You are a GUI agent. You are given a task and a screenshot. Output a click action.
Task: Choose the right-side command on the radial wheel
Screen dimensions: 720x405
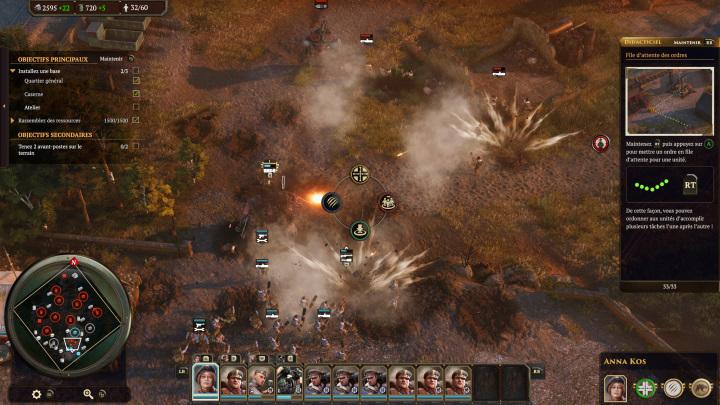(x=387, y=203)
